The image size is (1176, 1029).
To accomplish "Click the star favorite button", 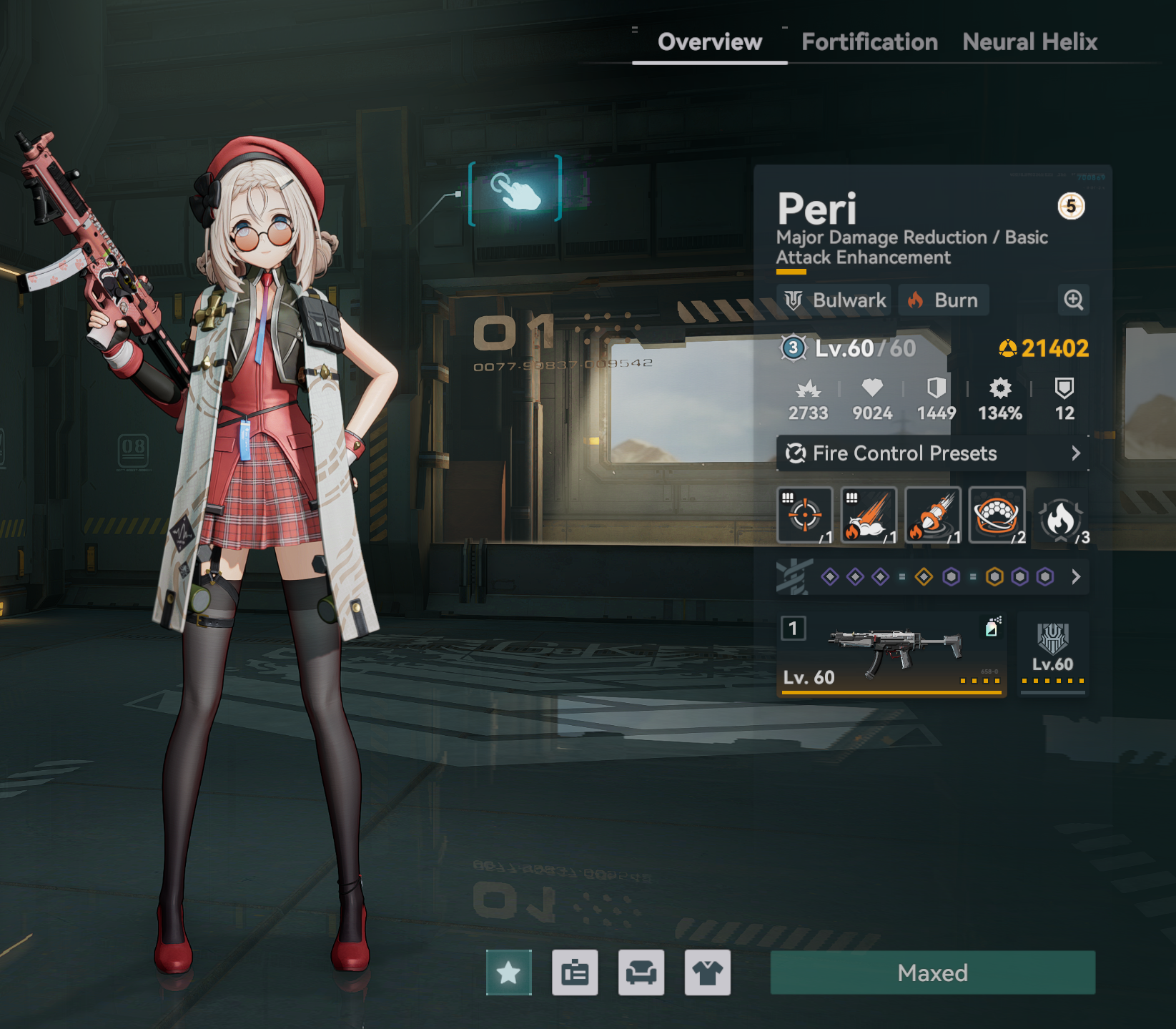I will coord(508,973).
